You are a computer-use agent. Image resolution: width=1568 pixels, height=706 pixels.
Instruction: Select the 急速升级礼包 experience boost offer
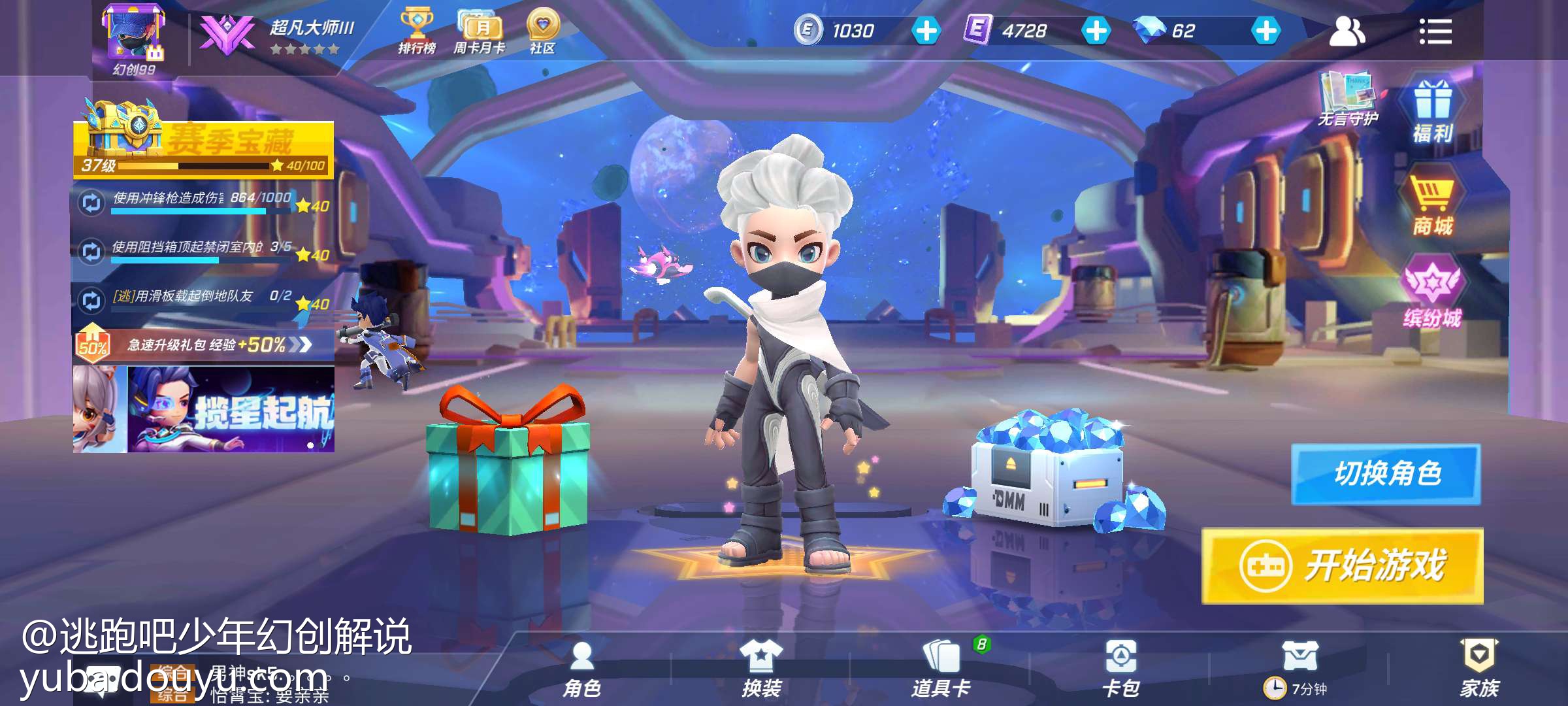tap(204, 345)
